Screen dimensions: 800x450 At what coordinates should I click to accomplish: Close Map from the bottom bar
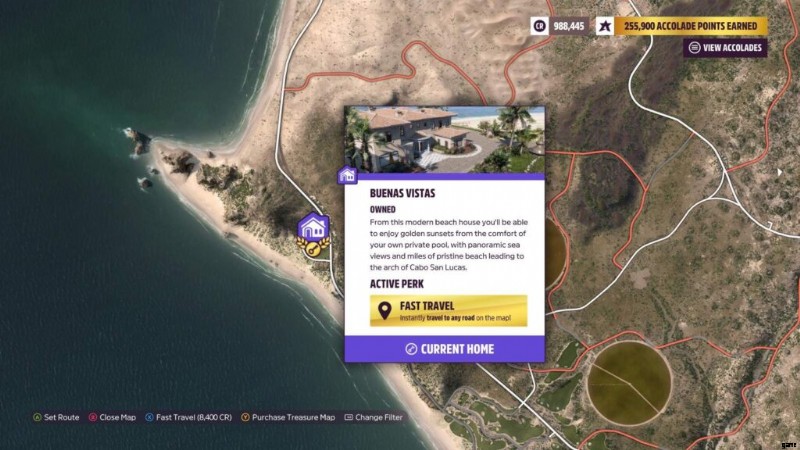pyautogui.click(x=112, y=417)
